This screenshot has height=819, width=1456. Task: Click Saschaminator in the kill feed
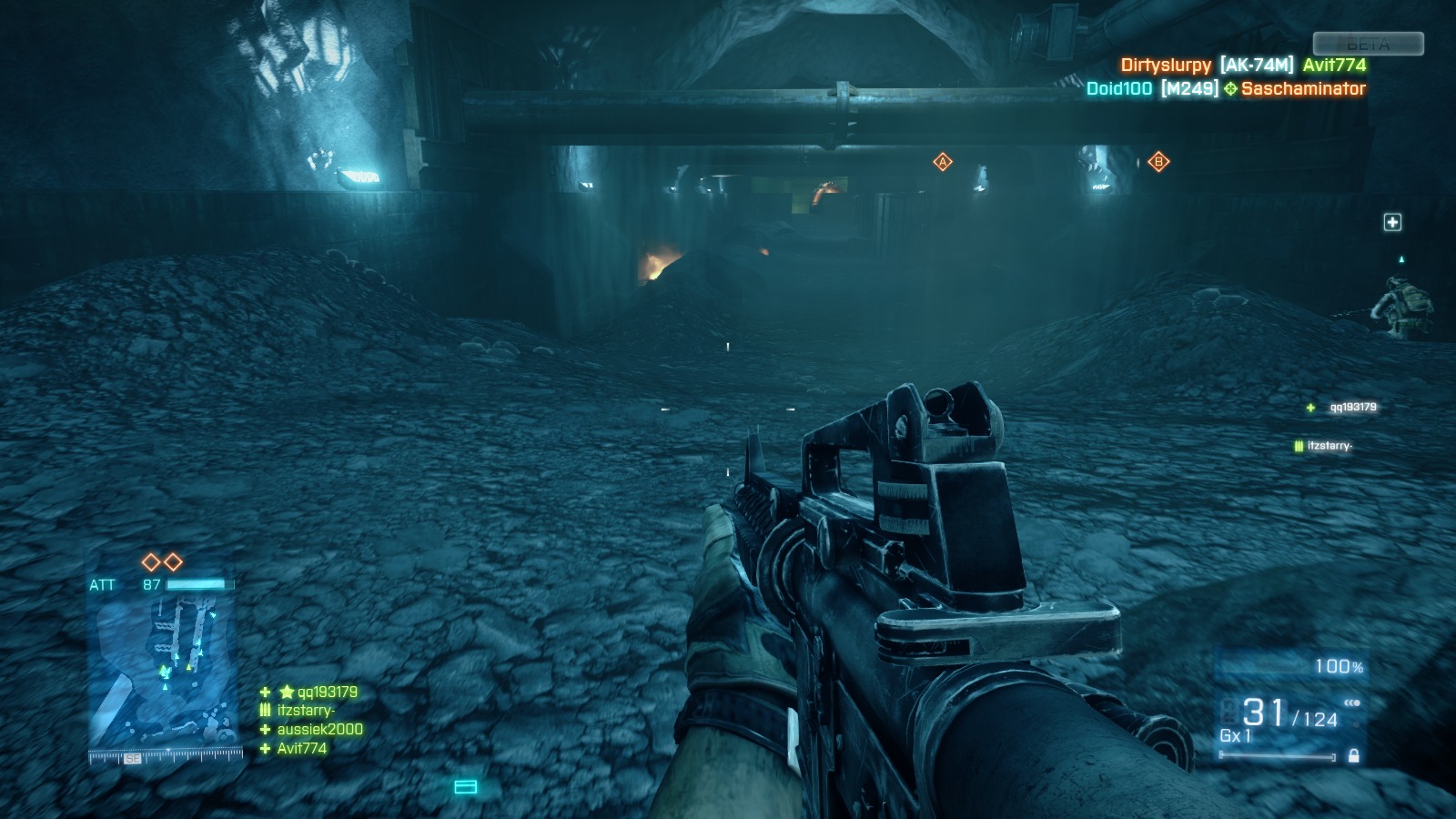coord(1303,88)
